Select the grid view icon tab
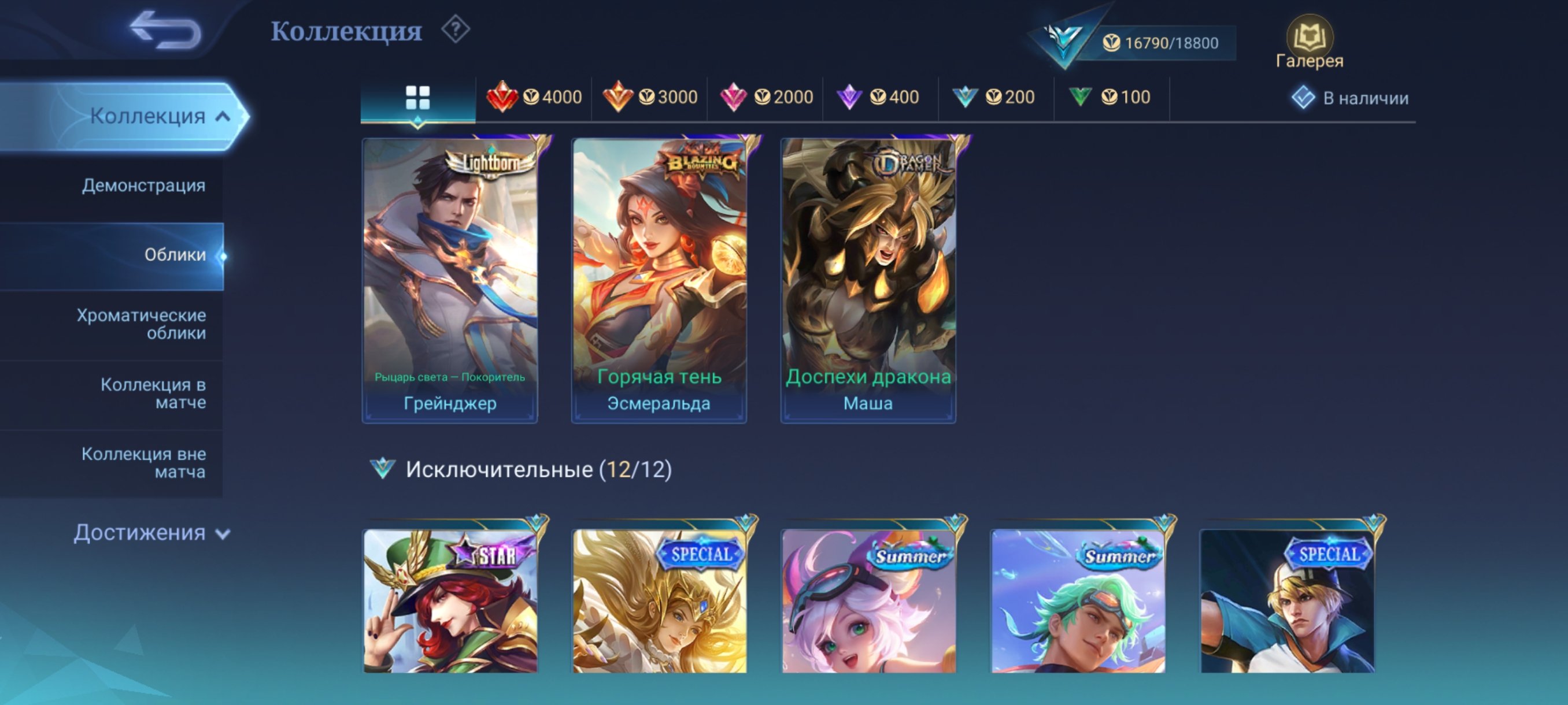Screen dimensions: 1568x705 (x=417, y=97)
